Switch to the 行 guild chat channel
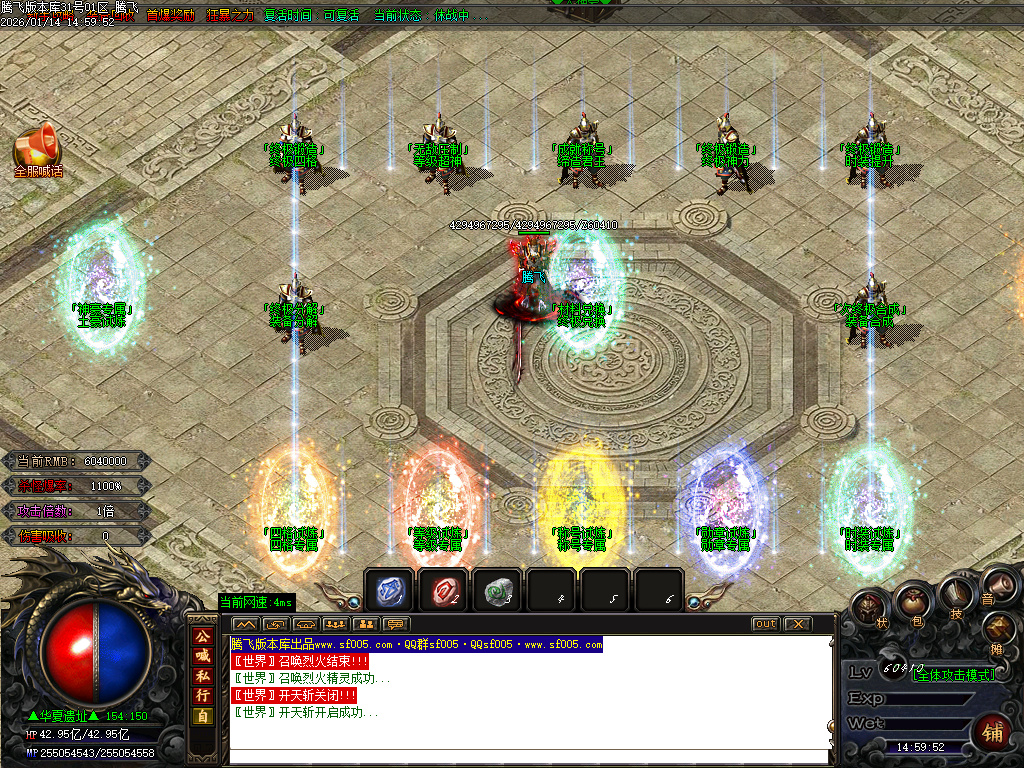Image resolution: width=1024 pixels, height=768 pixels. click(x=202, y=696)
